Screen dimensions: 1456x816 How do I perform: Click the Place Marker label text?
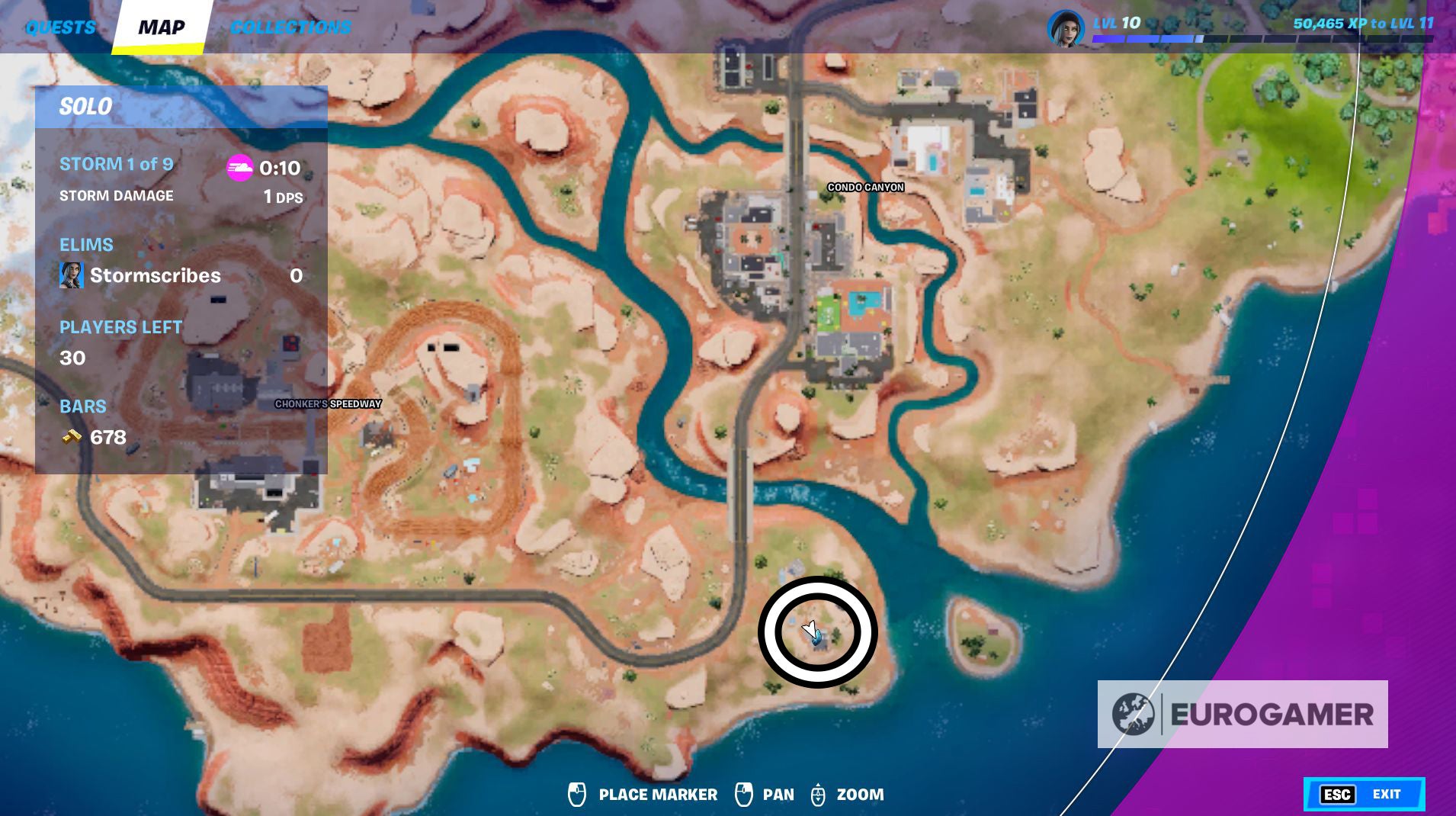click(x=657, y=794)
